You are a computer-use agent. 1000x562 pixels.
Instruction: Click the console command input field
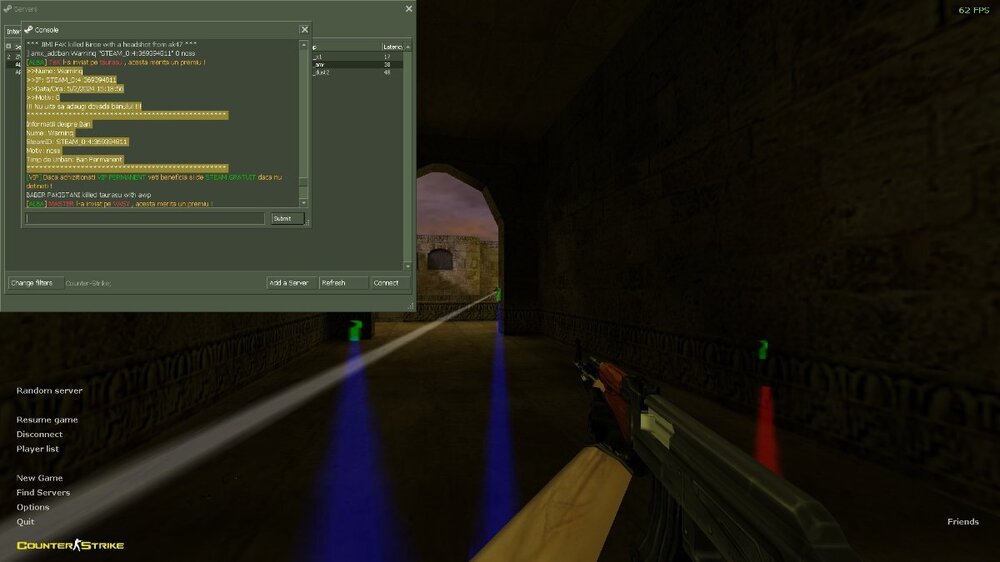pos(145,218)
